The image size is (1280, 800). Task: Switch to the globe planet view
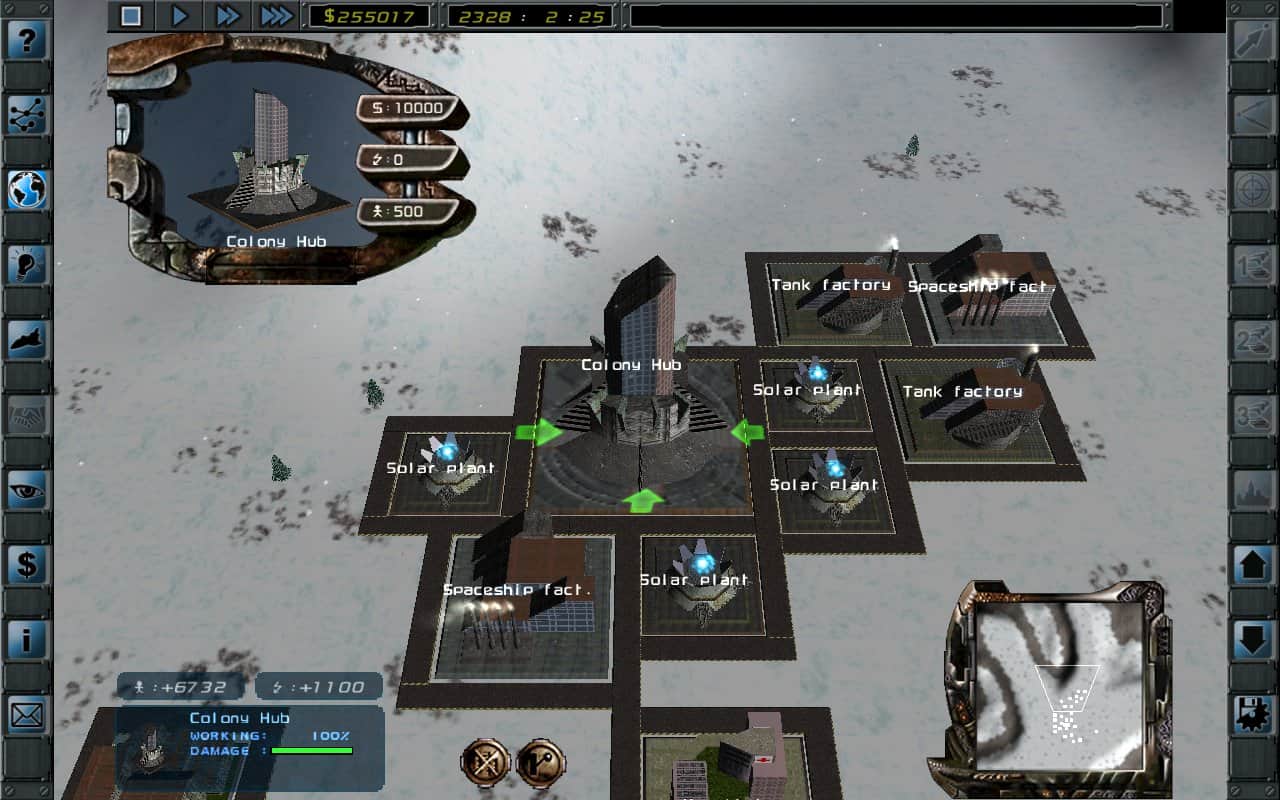[27, 190]
